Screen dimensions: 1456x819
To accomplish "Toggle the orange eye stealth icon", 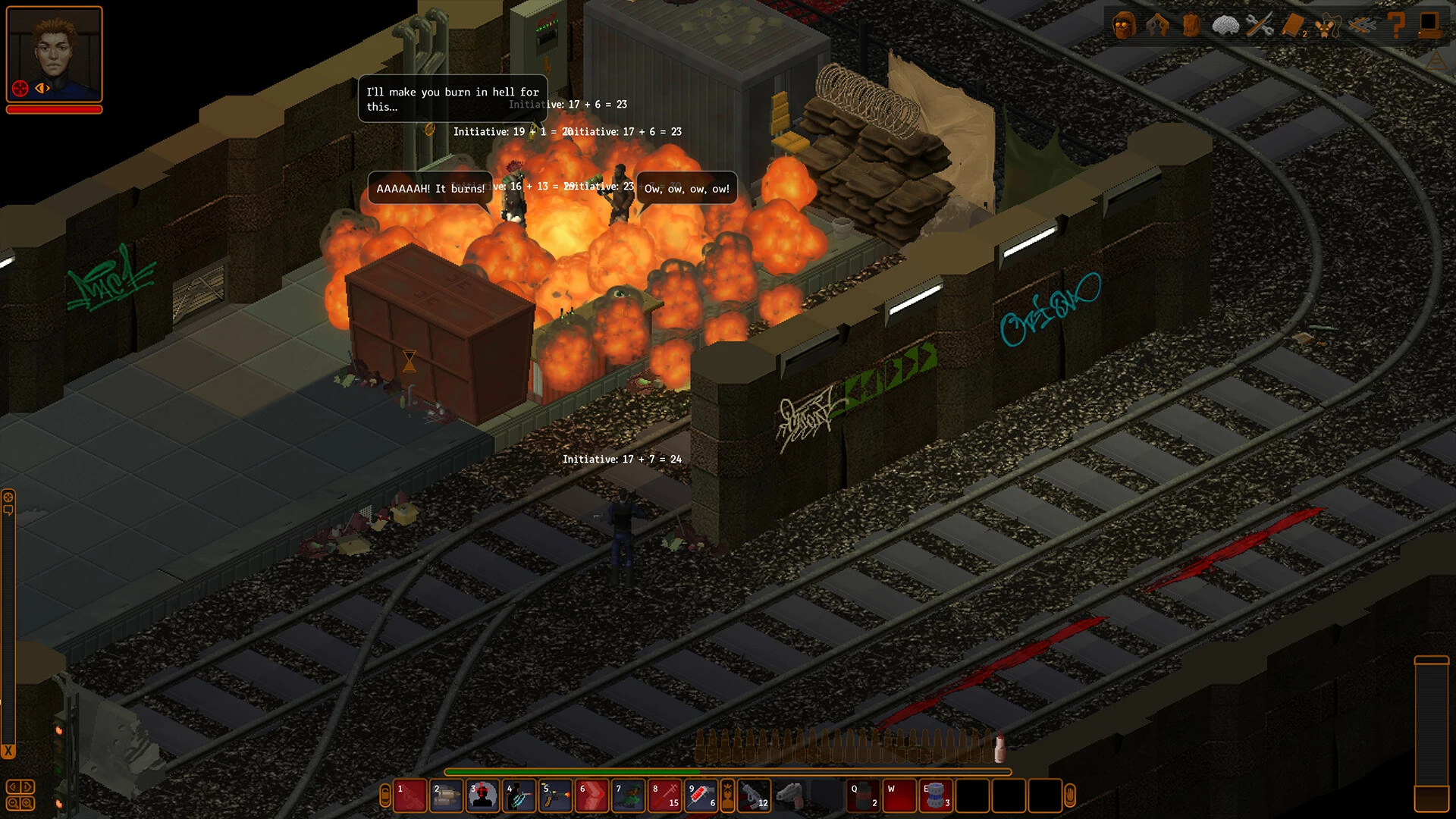I will [42, 88].
